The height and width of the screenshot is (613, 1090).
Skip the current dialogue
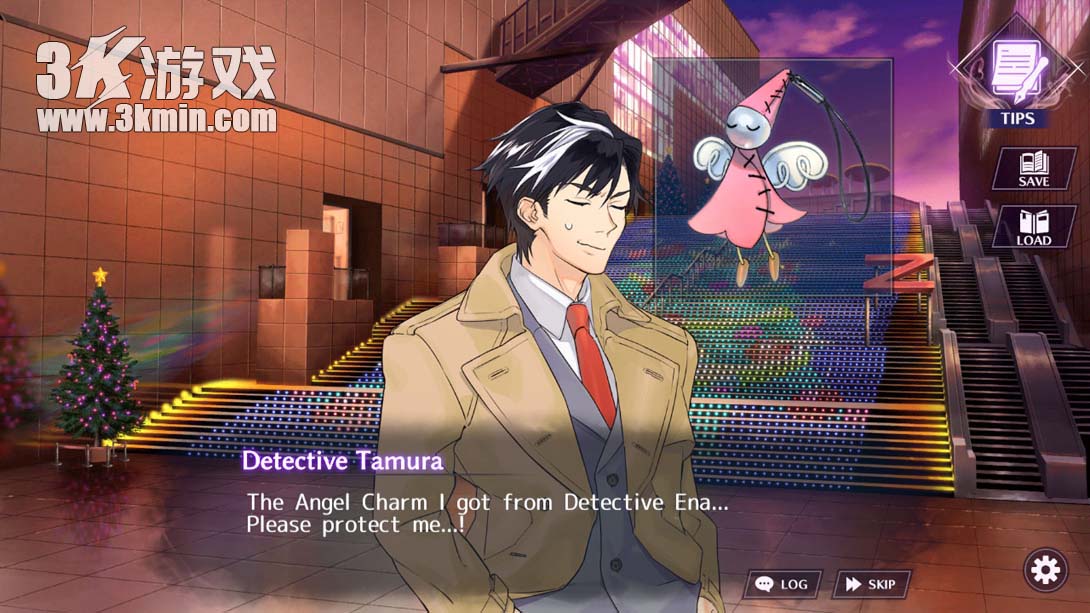tap(871, 584)
